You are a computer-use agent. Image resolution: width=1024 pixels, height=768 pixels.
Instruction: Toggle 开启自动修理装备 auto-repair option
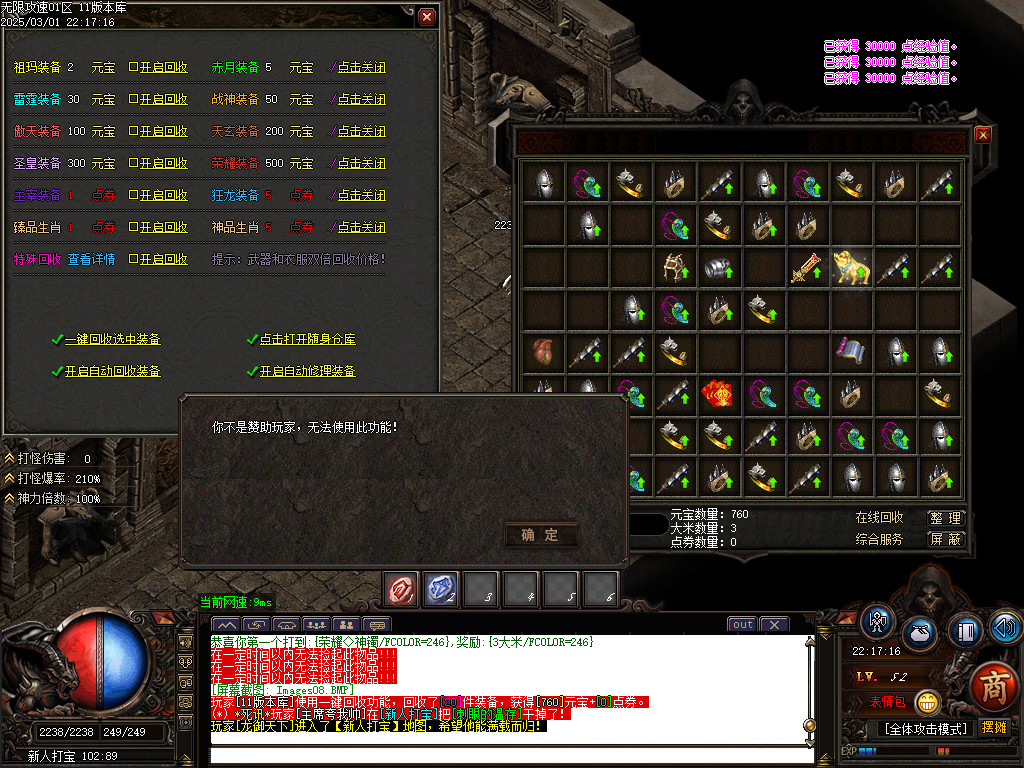(x=307, y=372)
